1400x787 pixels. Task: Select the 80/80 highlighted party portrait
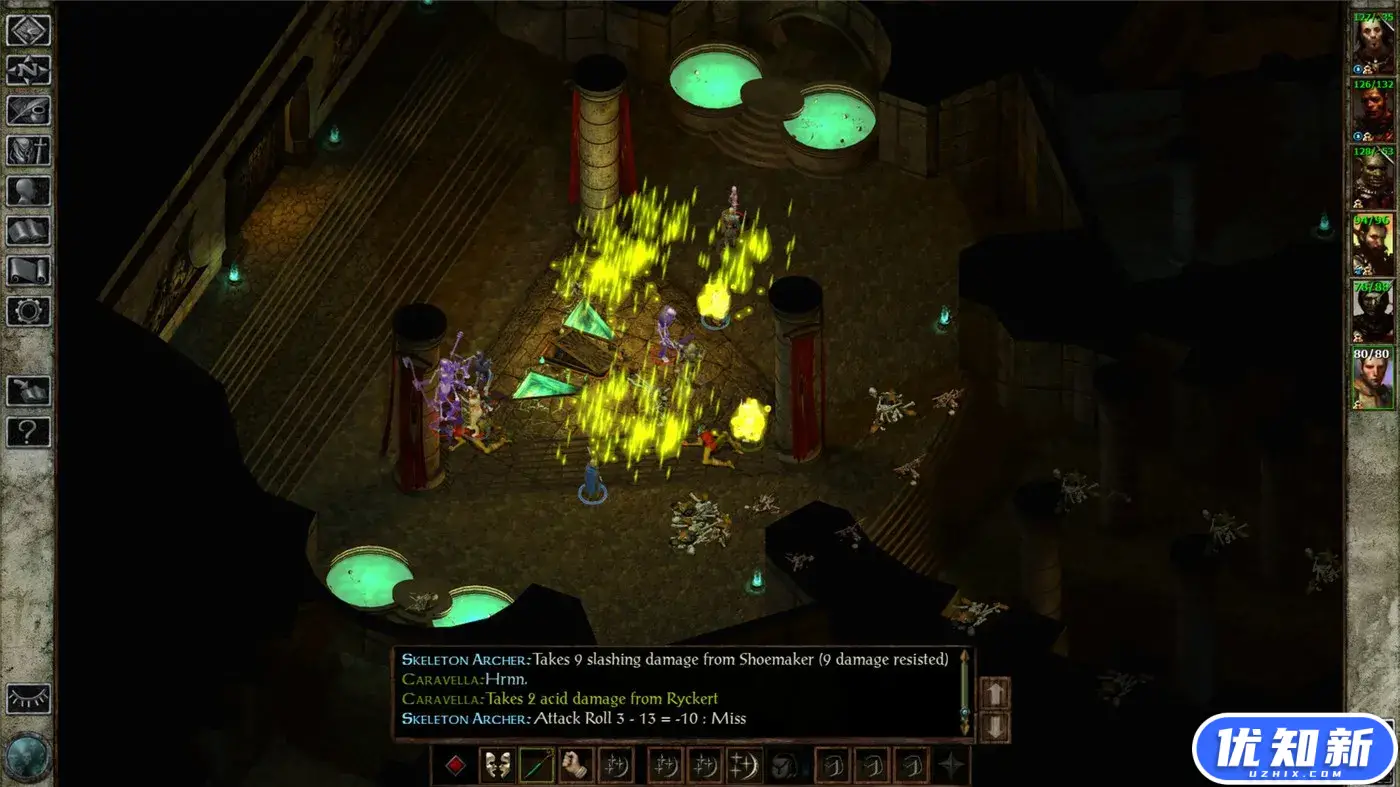pos(1373,378)
